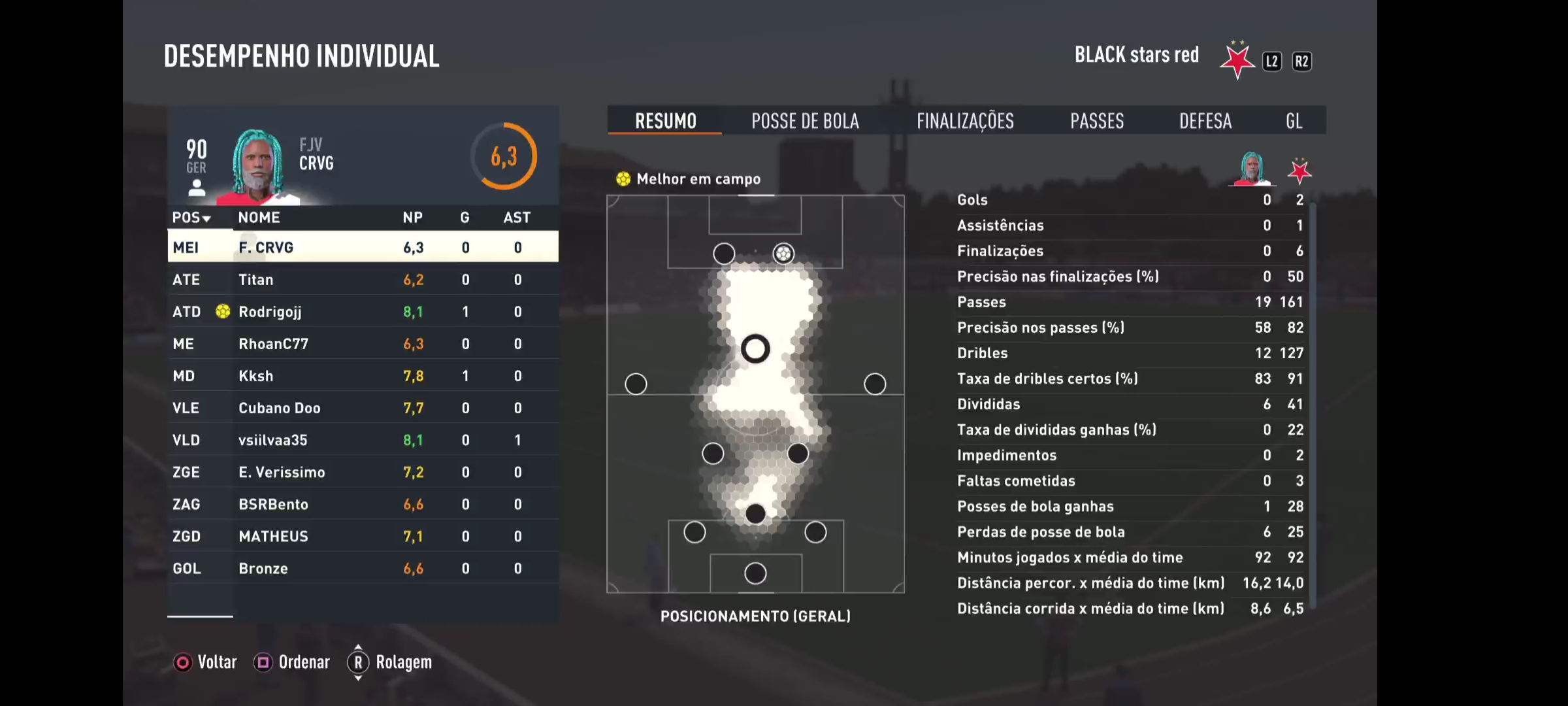Screen dimensions: 1568x706
Task: Pick the RhoanC77 row
Action: coord(363,344)
